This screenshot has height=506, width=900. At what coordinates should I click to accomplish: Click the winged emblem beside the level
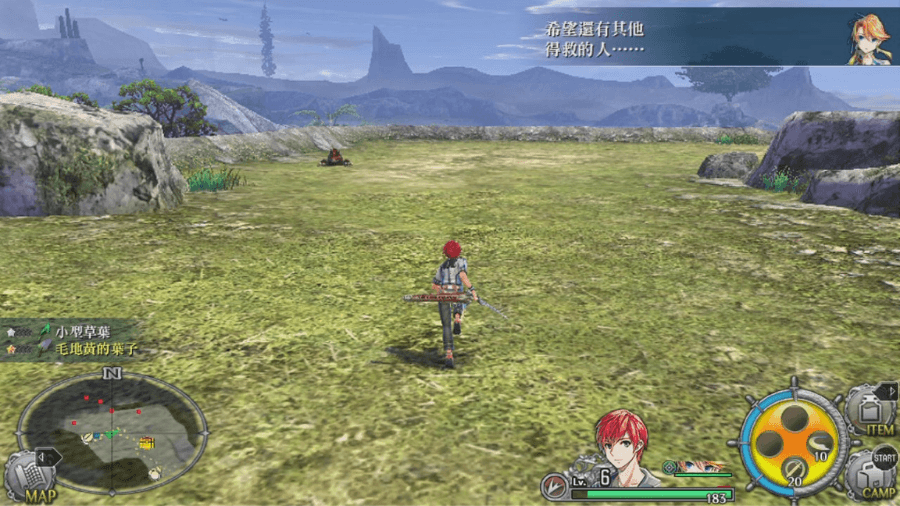tap(555, 485)
